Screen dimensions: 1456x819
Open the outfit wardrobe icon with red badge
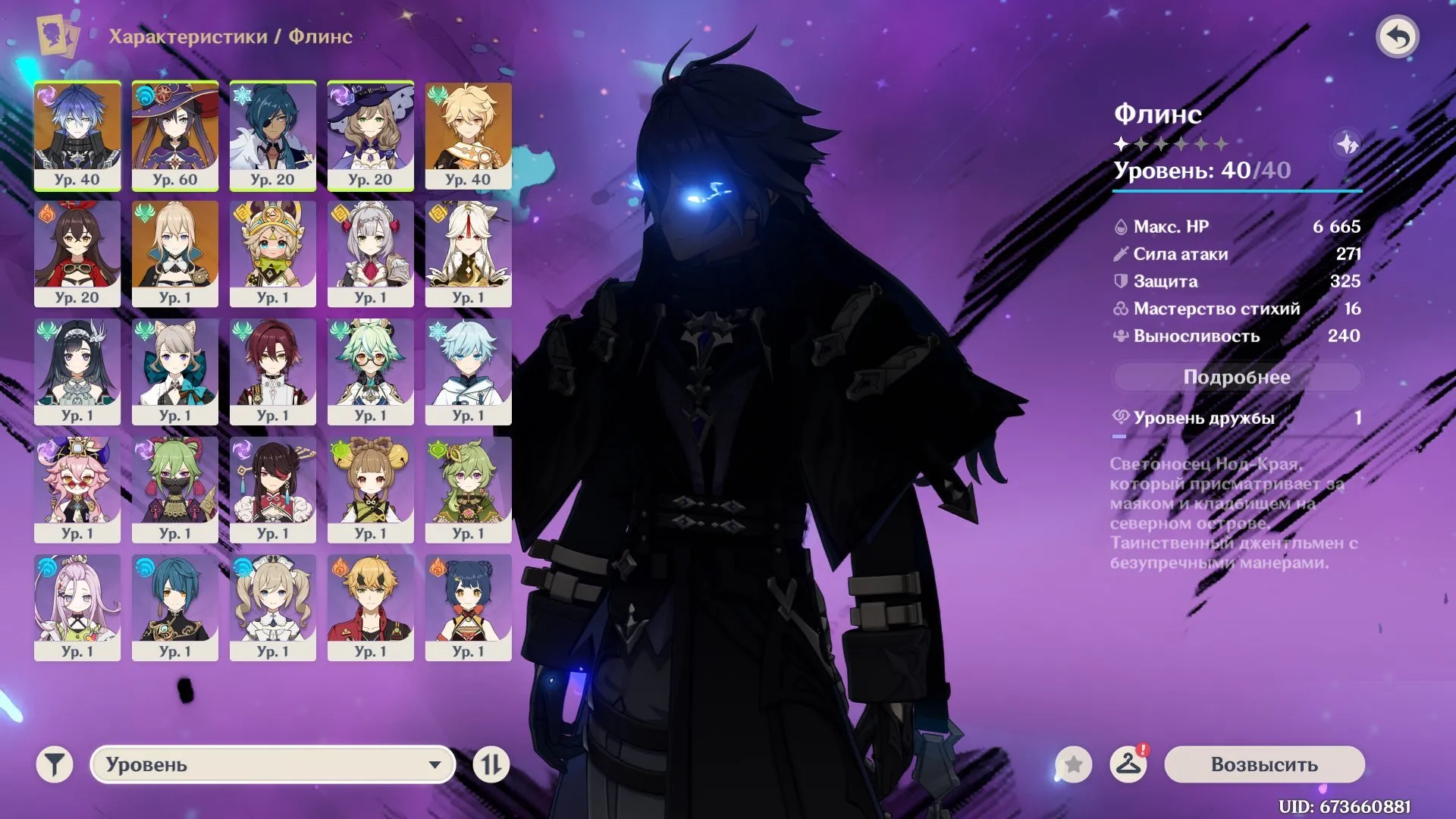click(1129, 765)
